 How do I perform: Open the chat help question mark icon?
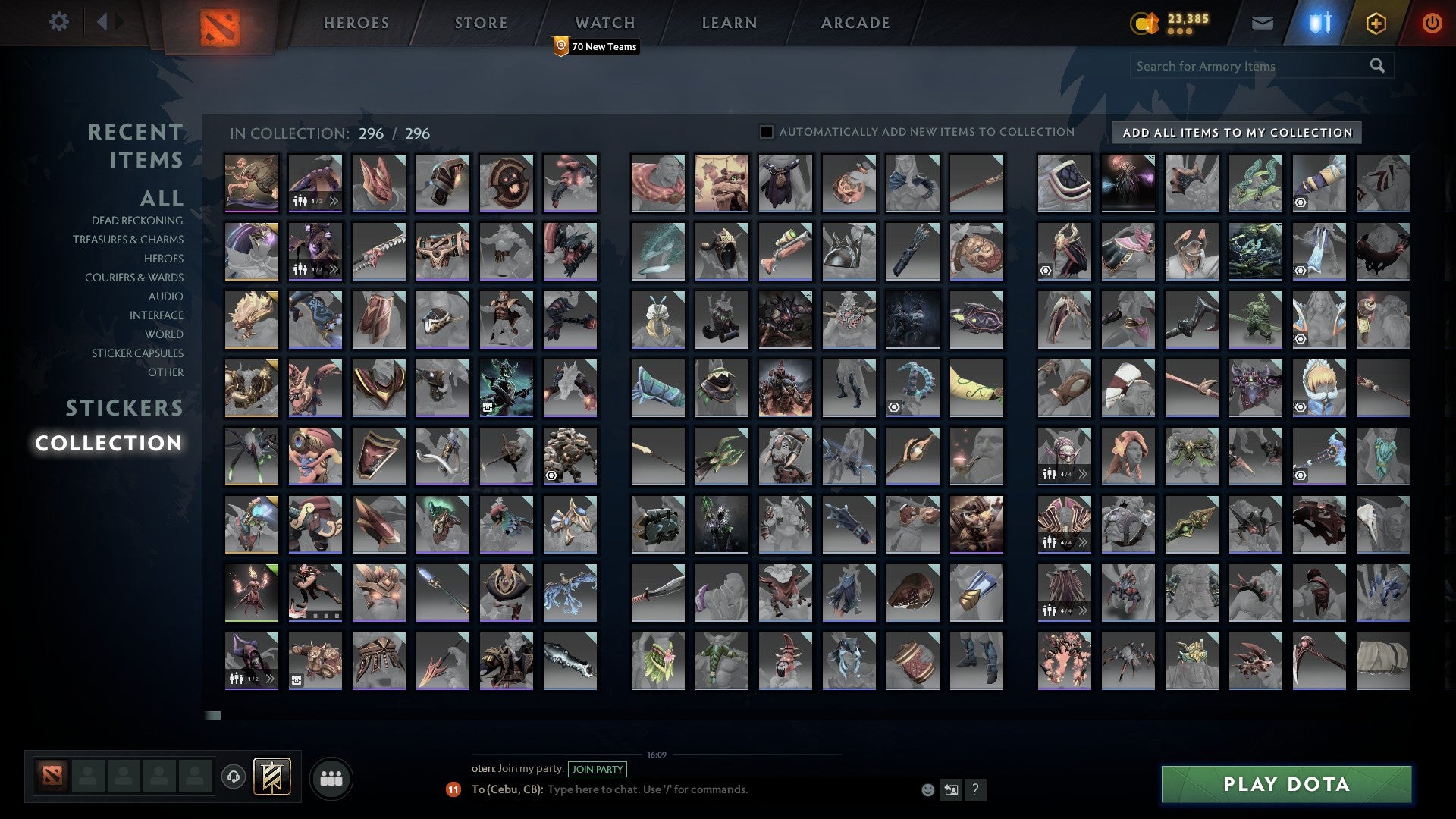pos(975,789)
